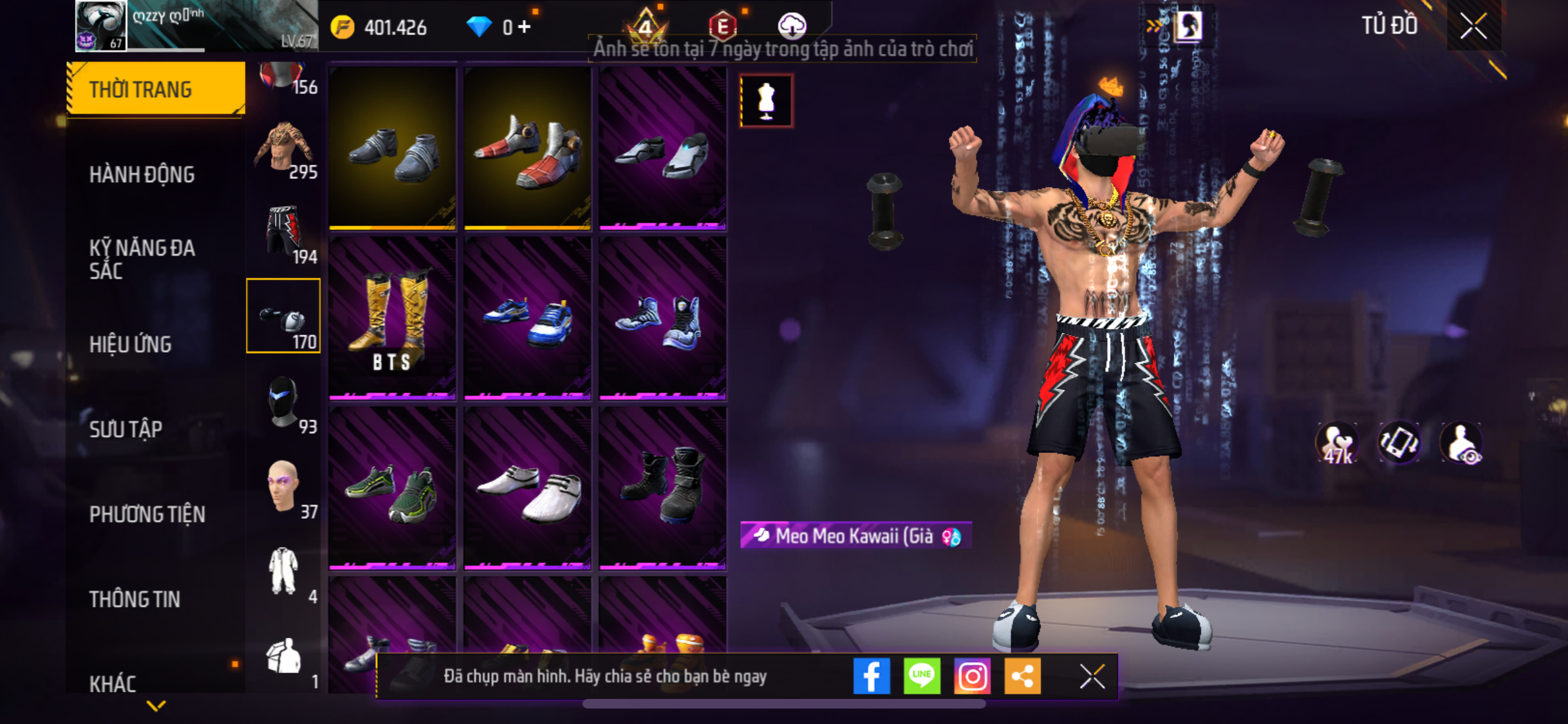Switch to the black mask category
Viewport: 1568px width, 724px height.
coord(283,404)
